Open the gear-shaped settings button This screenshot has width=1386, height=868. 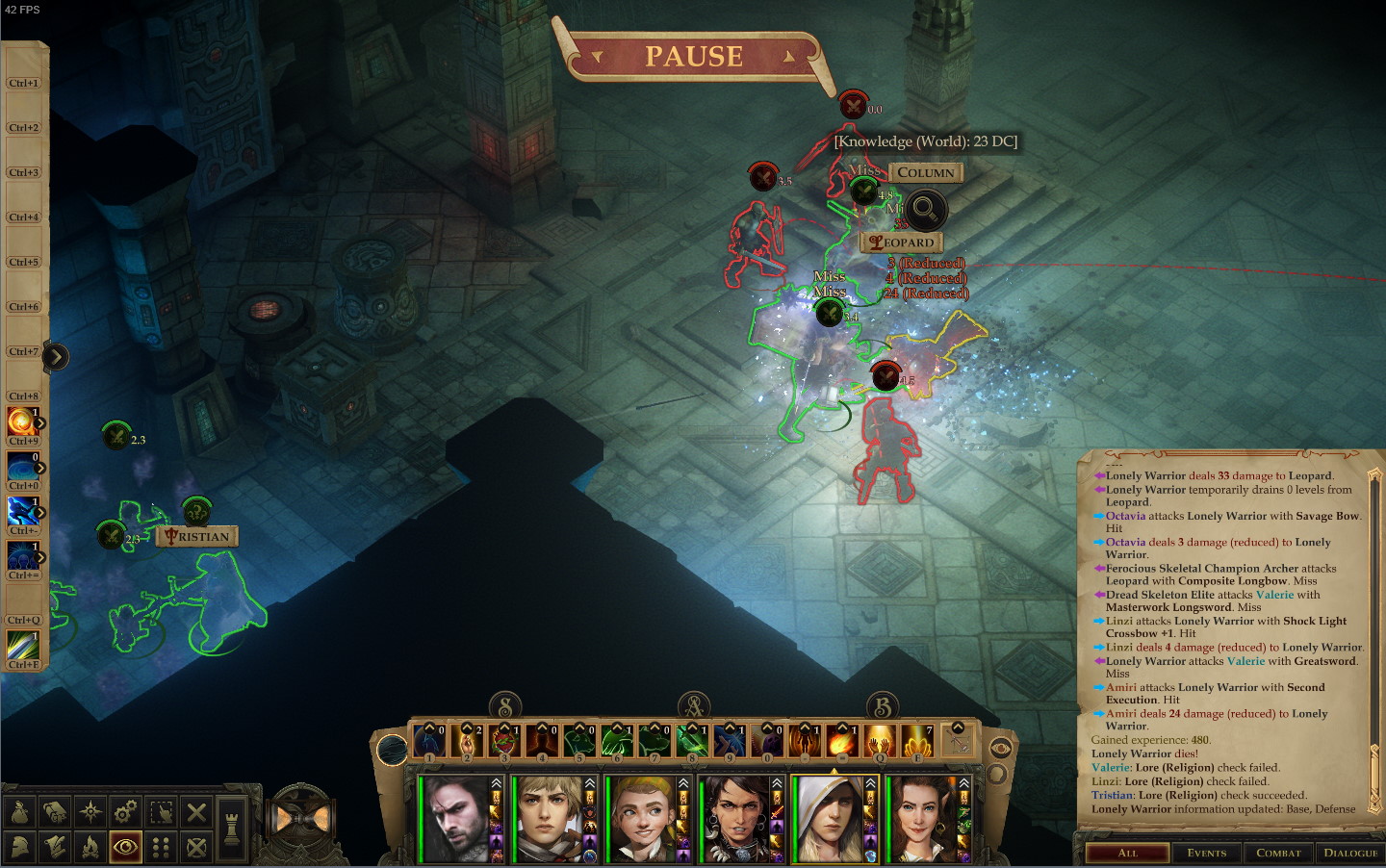(x=125, y=812)
